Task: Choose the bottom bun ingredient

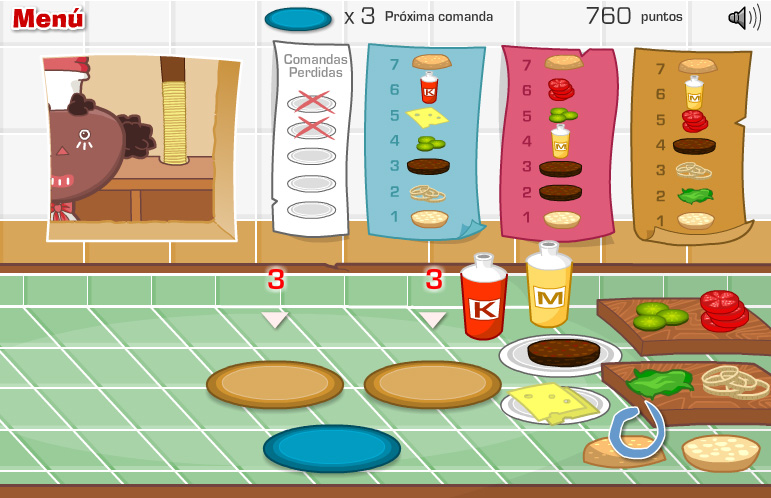Action: click(720, 451)
